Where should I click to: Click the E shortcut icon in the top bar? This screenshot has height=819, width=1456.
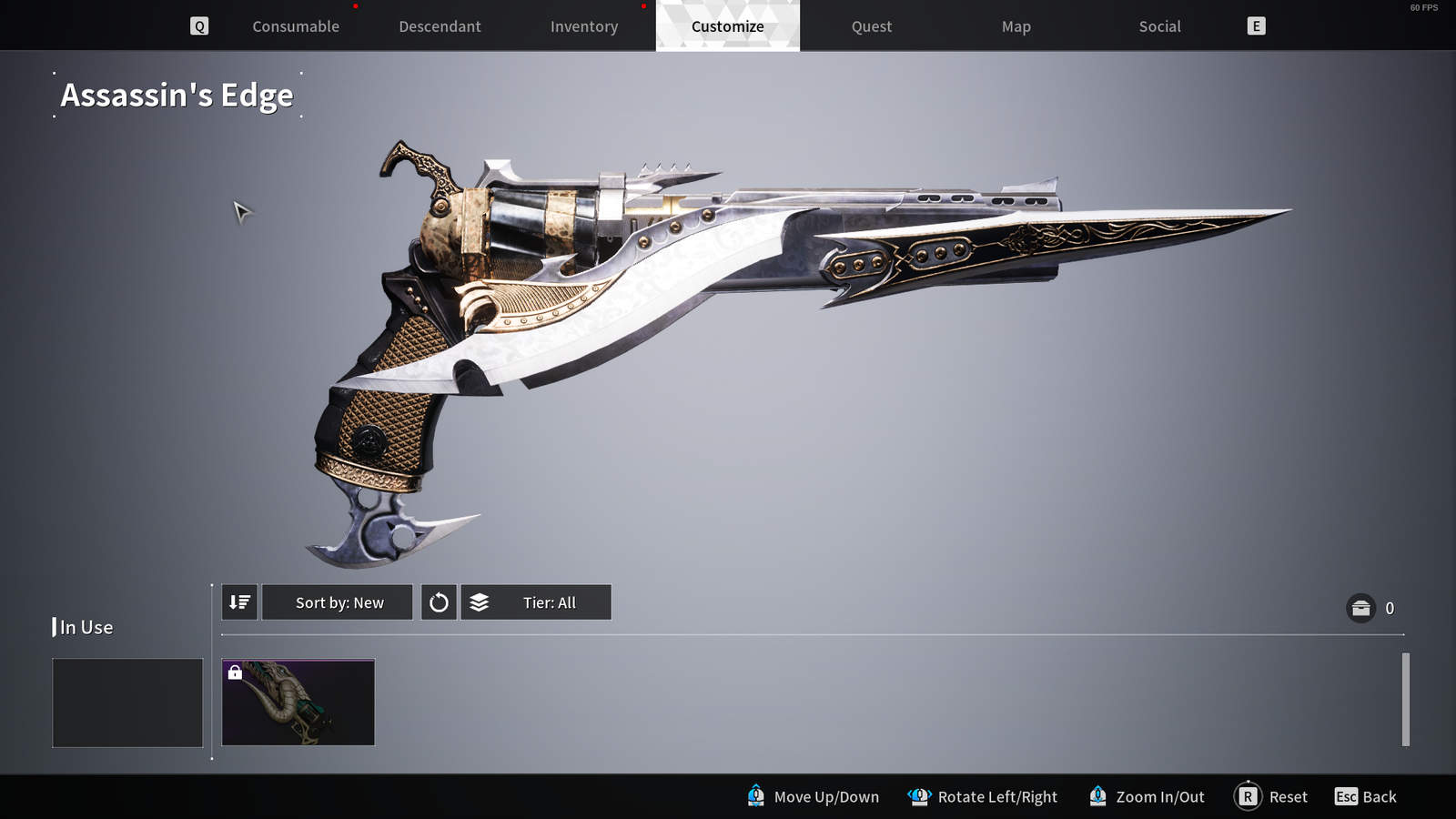tap(1256, 25)
